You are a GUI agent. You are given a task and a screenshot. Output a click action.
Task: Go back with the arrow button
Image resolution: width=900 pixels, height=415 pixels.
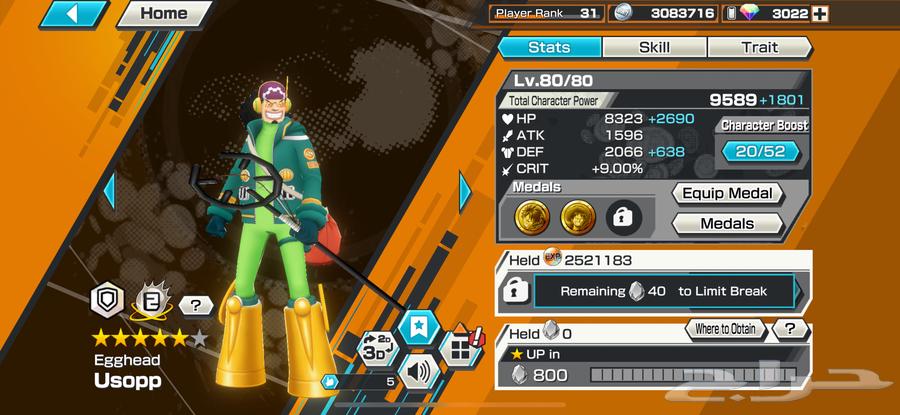(72, 14)
